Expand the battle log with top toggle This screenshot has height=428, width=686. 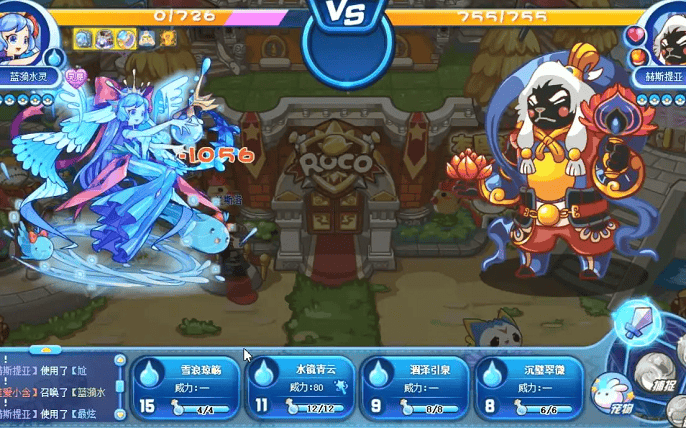tap(44, 350)
